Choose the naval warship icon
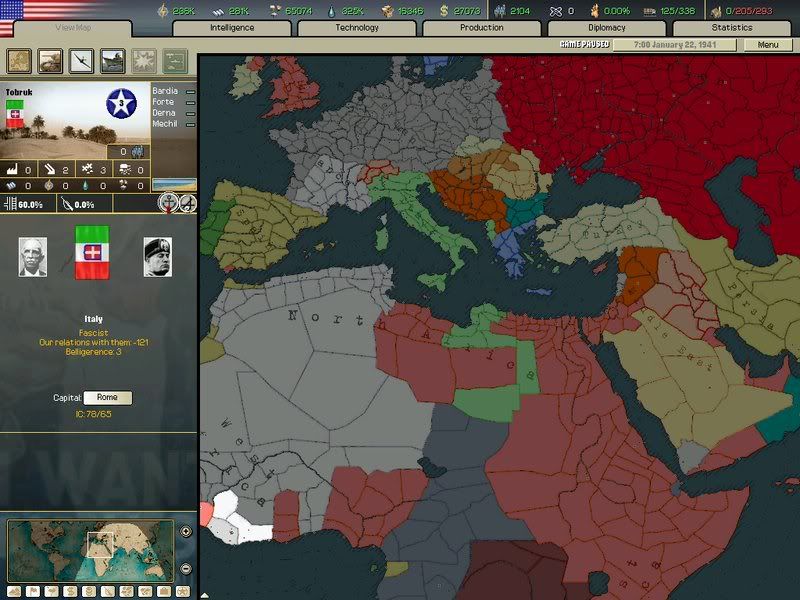This screenshot has width=800, height=600. [112, 61]
